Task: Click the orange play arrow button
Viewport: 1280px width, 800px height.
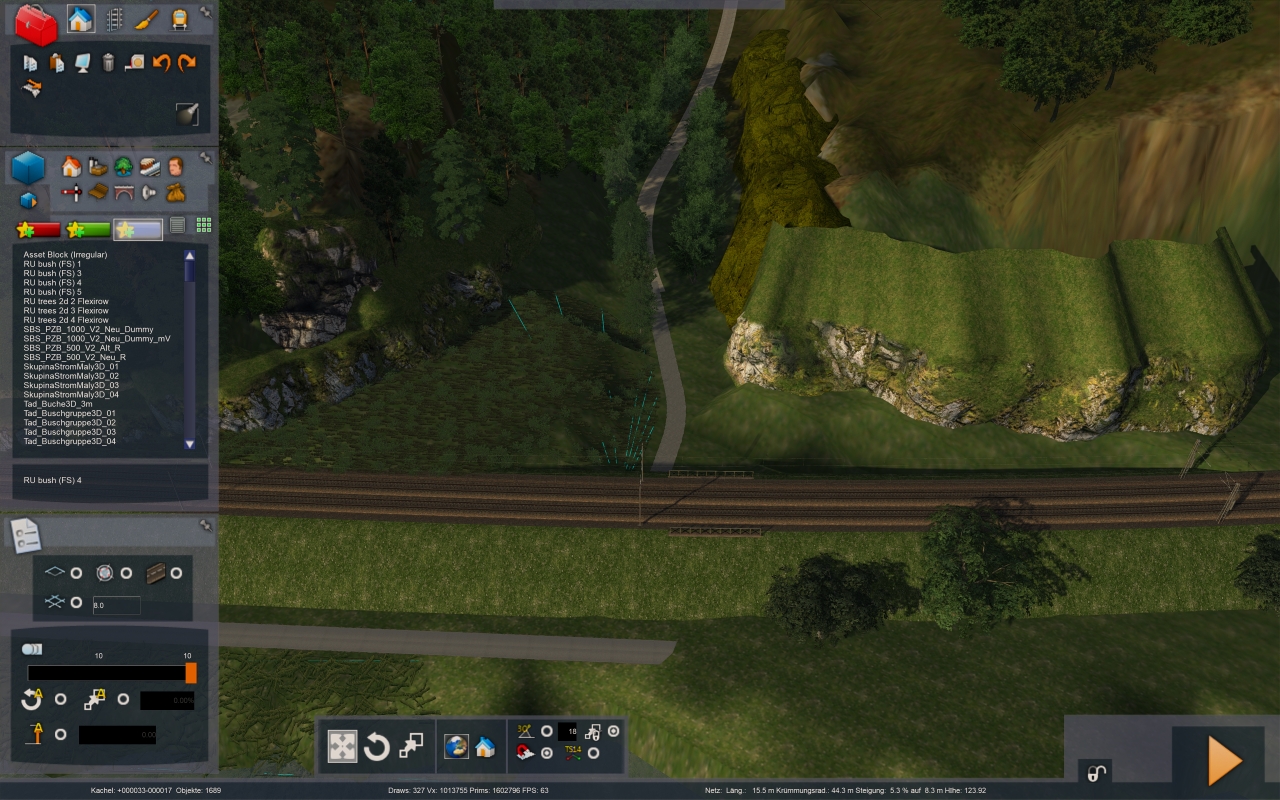Action: (1225, 761)
